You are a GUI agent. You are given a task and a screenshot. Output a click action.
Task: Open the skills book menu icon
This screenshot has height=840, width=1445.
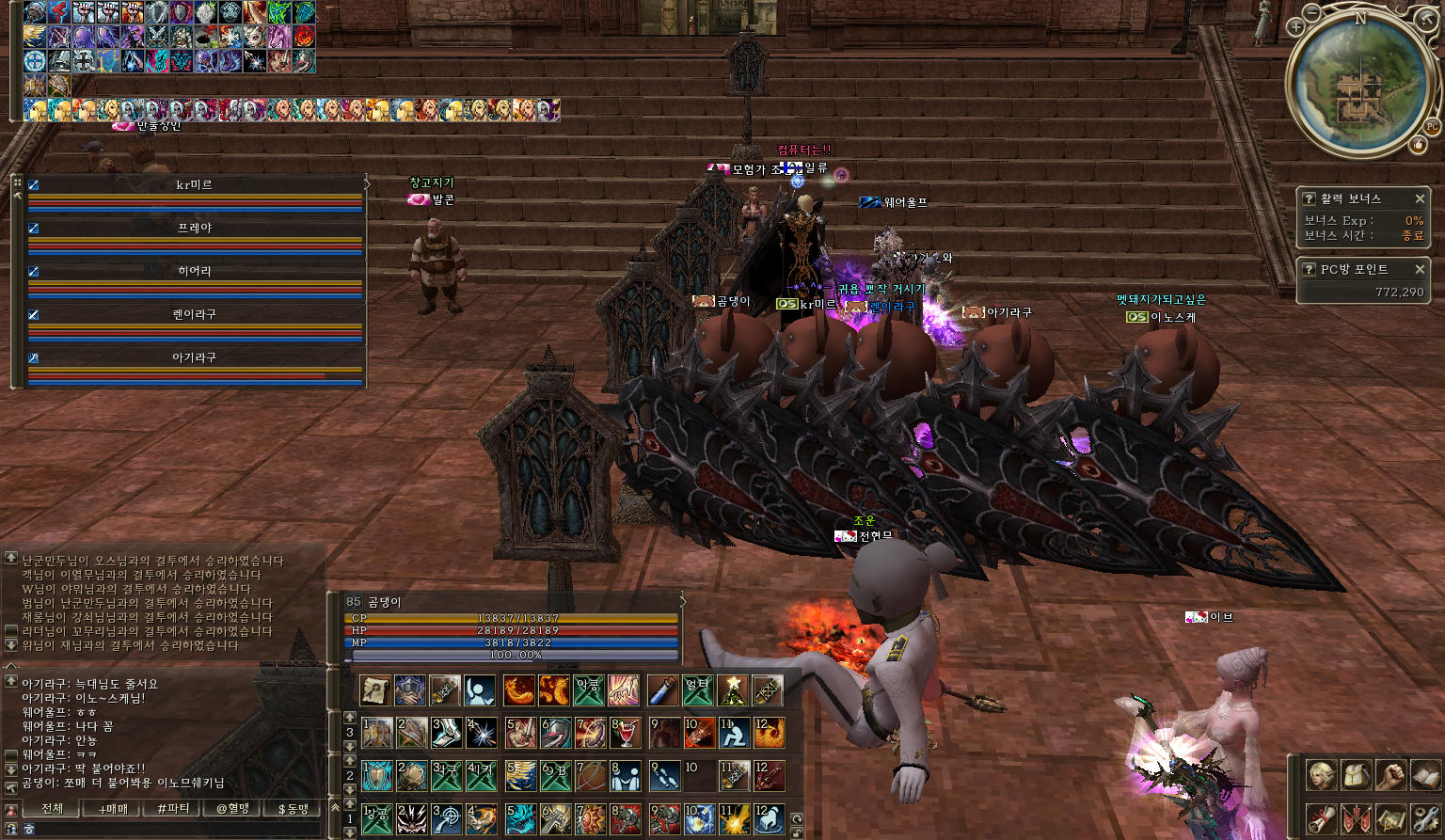[1425, 775]
